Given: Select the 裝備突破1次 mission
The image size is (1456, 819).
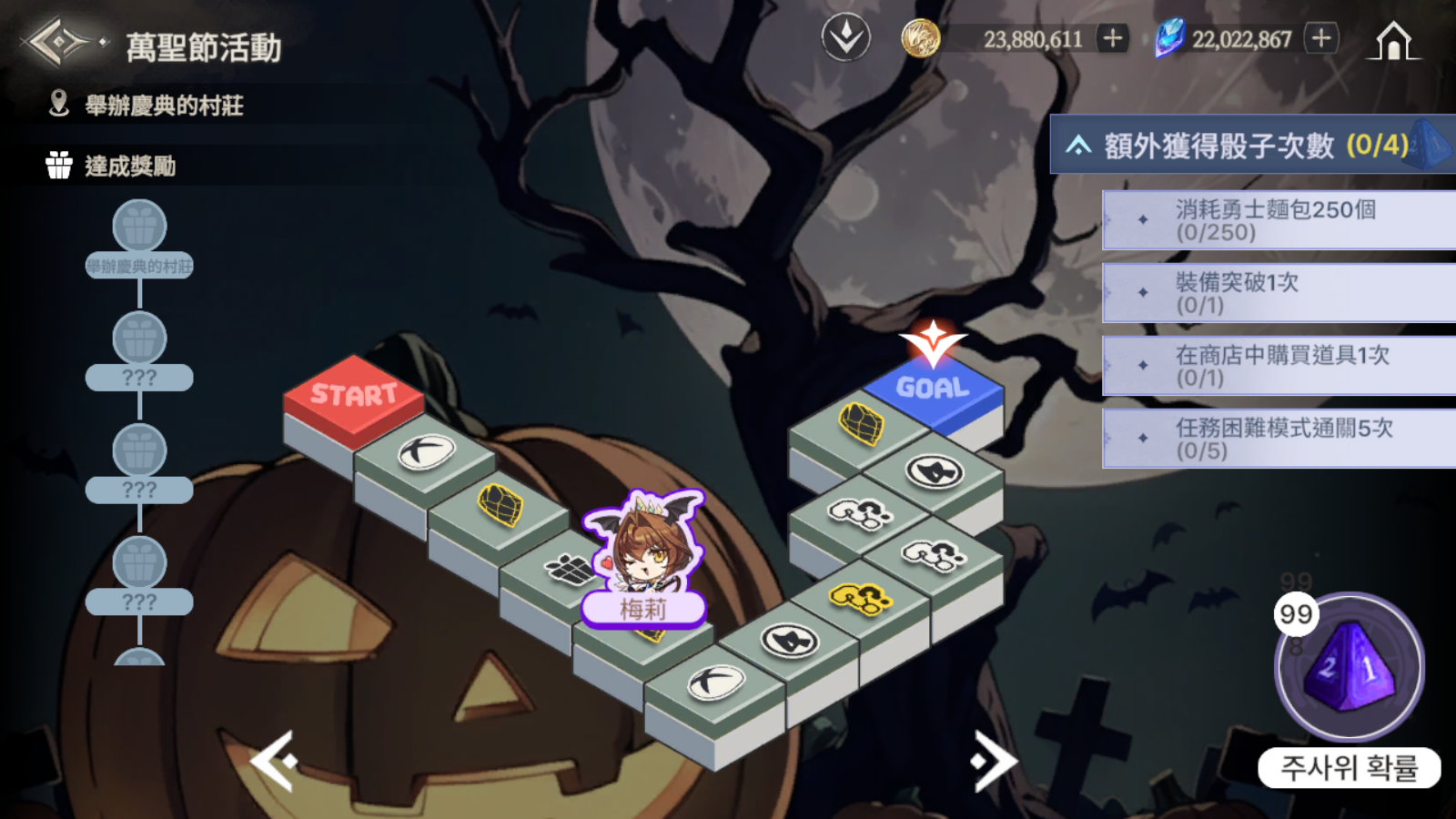Looking at the screenshot, I should pyautogui.click(x=1278, y=293).
